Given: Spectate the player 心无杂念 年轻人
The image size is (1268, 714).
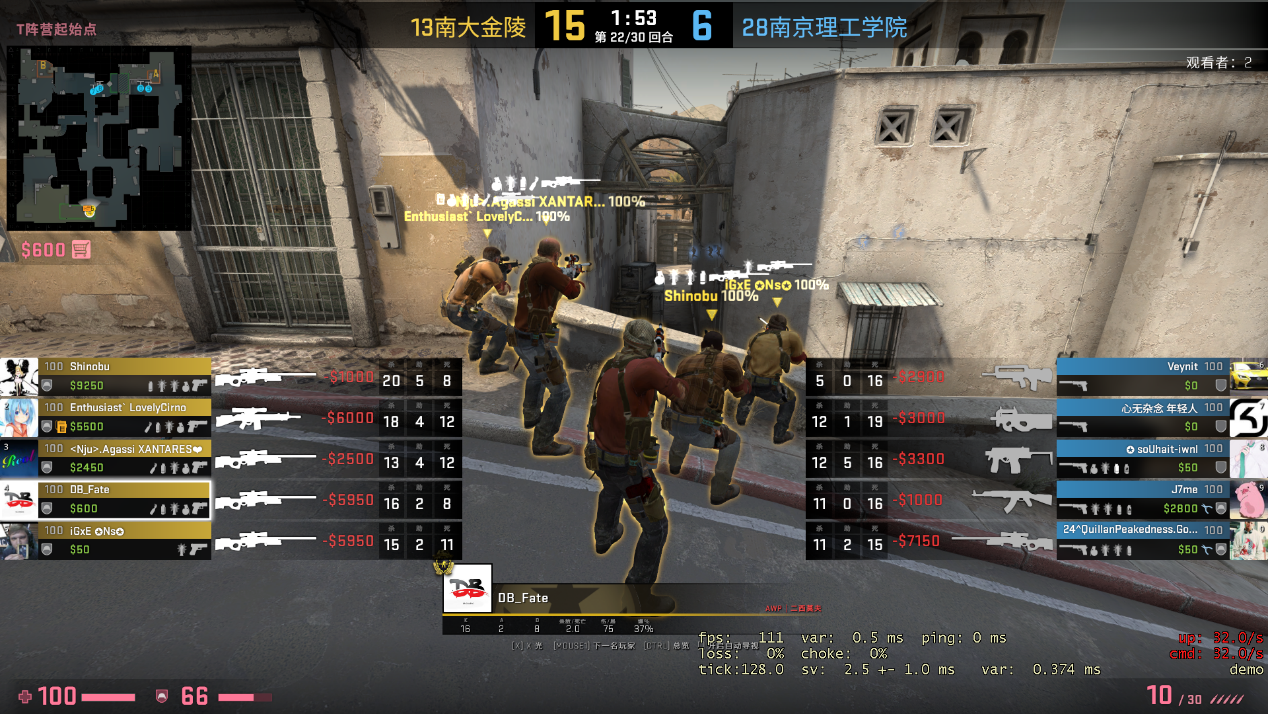Looking at the screenshot, I should pos(1142,417).
